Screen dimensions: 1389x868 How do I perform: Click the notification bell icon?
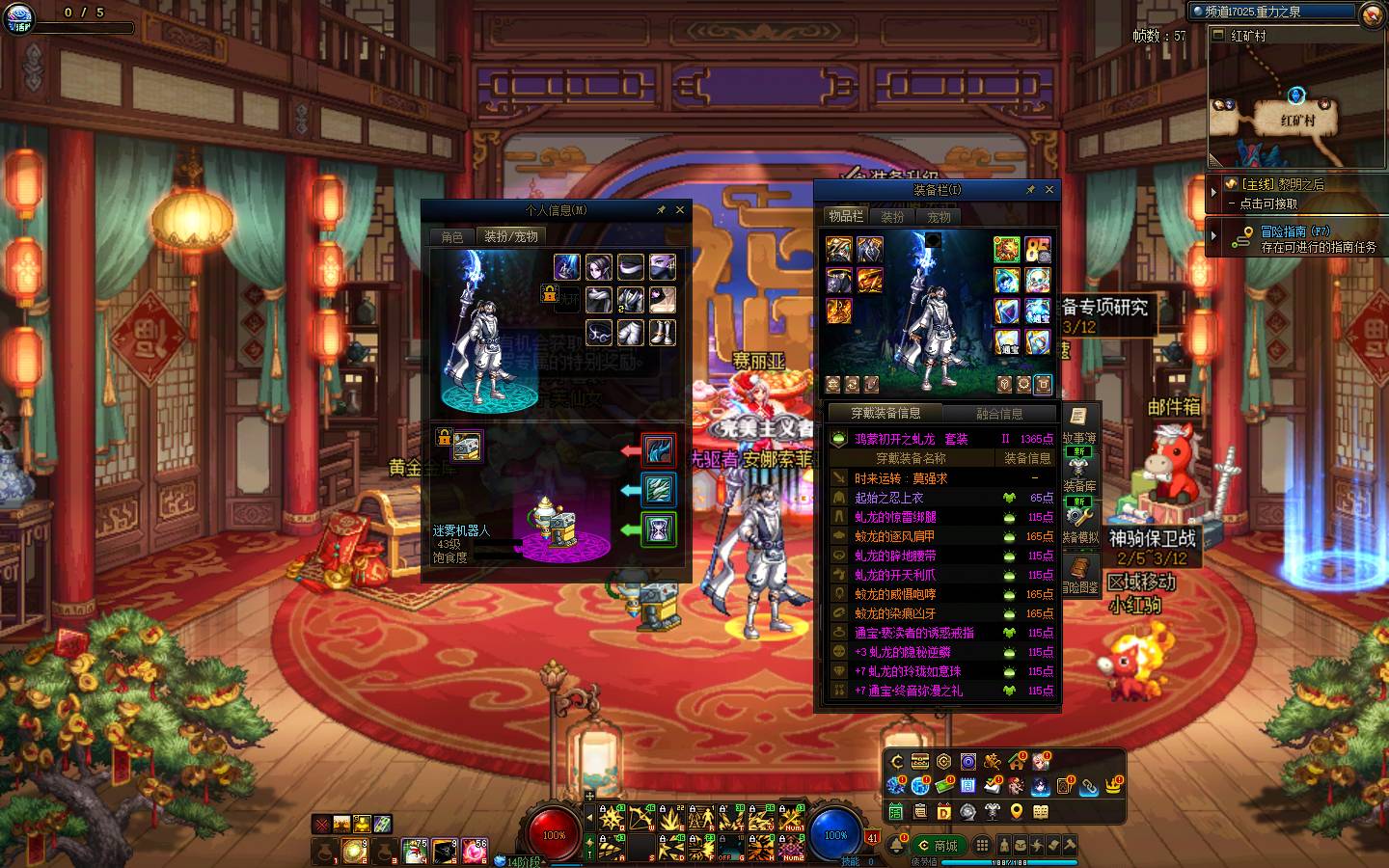pos(897,846)
